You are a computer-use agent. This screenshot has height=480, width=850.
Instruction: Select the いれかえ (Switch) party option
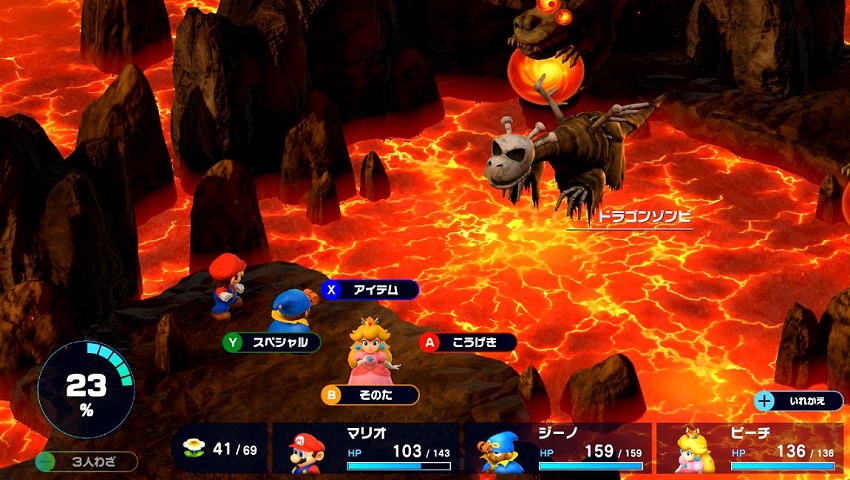point(800,401)
